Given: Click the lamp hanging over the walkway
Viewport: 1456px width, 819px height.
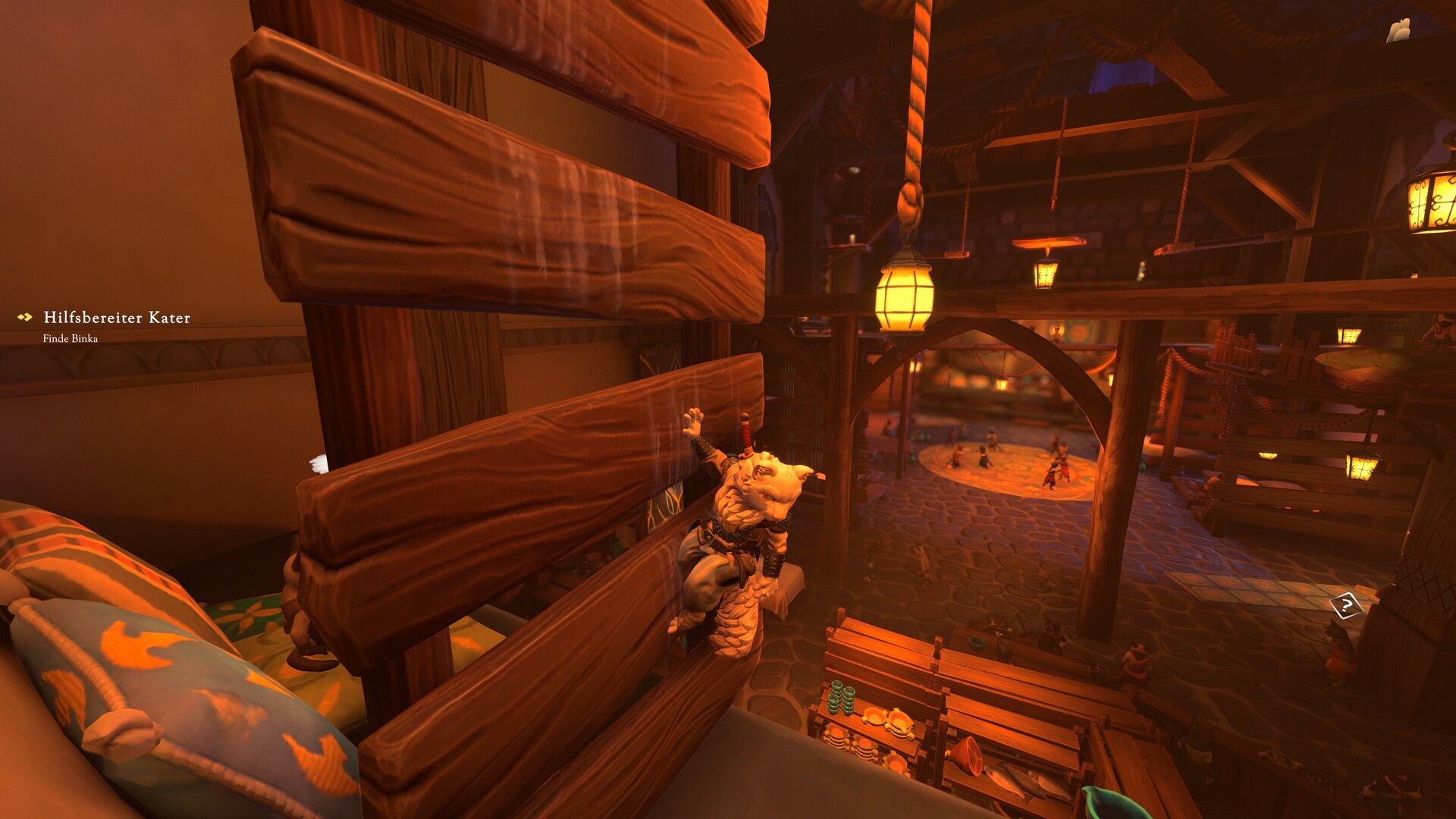Looking at the screenshot, I should click(x=1046, y=273).
